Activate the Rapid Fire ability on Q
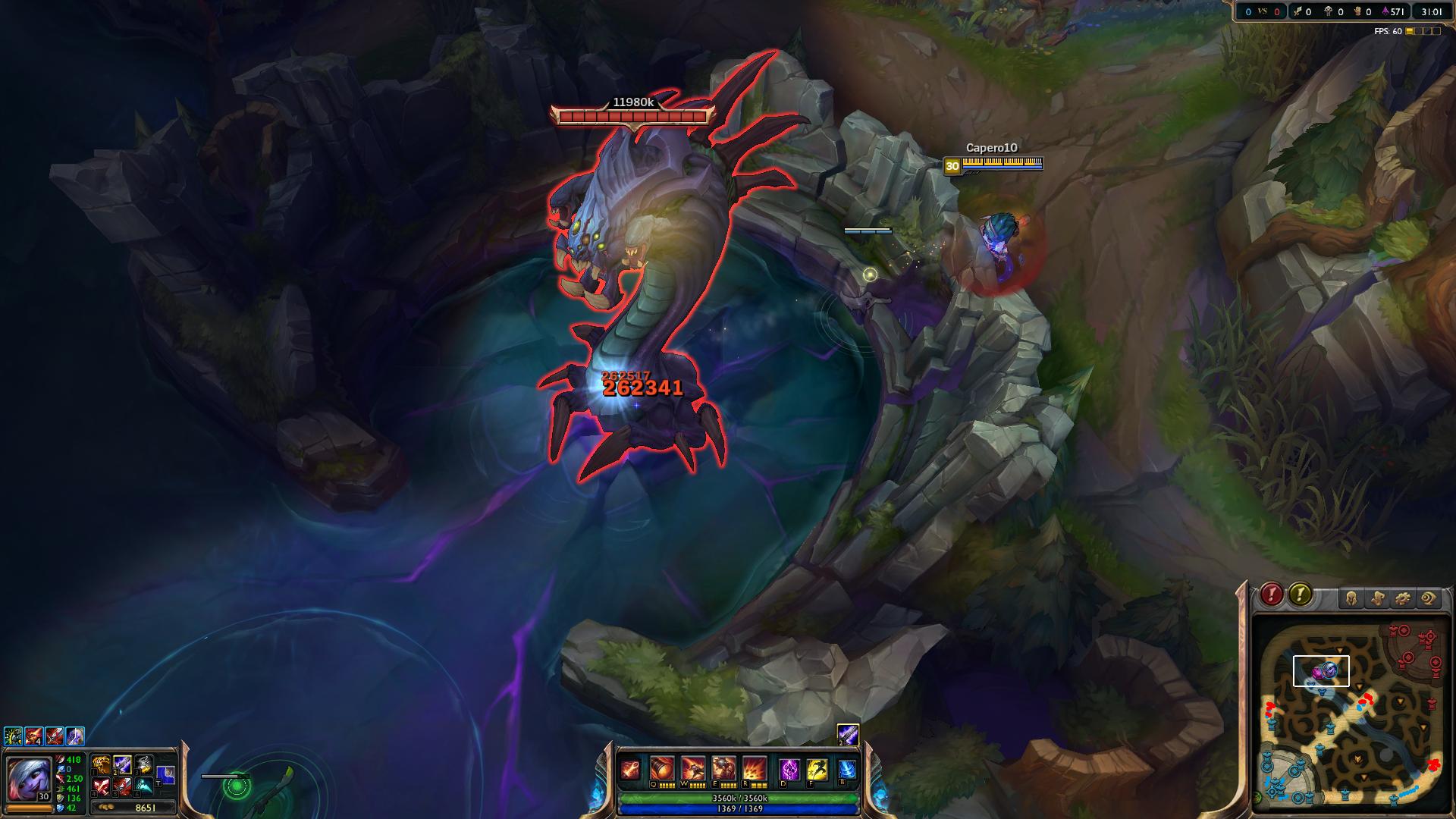Image resolution: width=1456 pixels, height=819 pixels. [x=663, y=767]
